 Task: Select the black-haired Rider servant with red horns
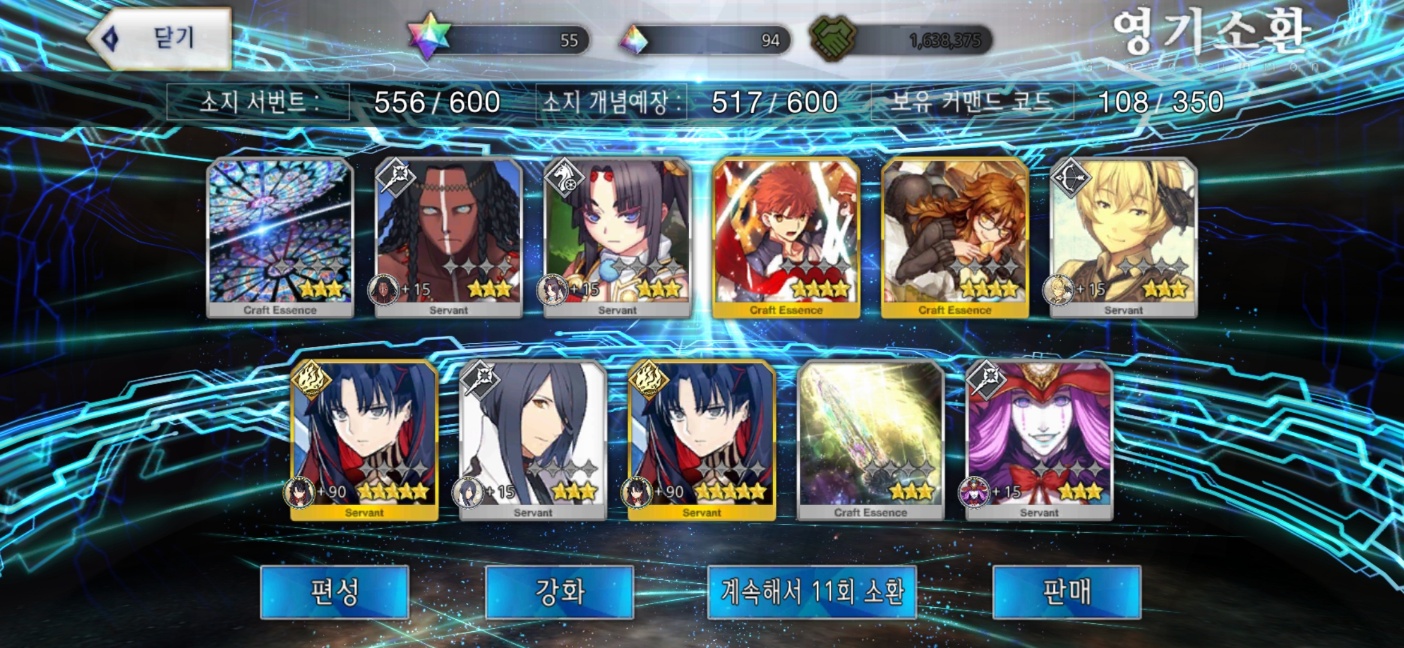pos(618,238)
